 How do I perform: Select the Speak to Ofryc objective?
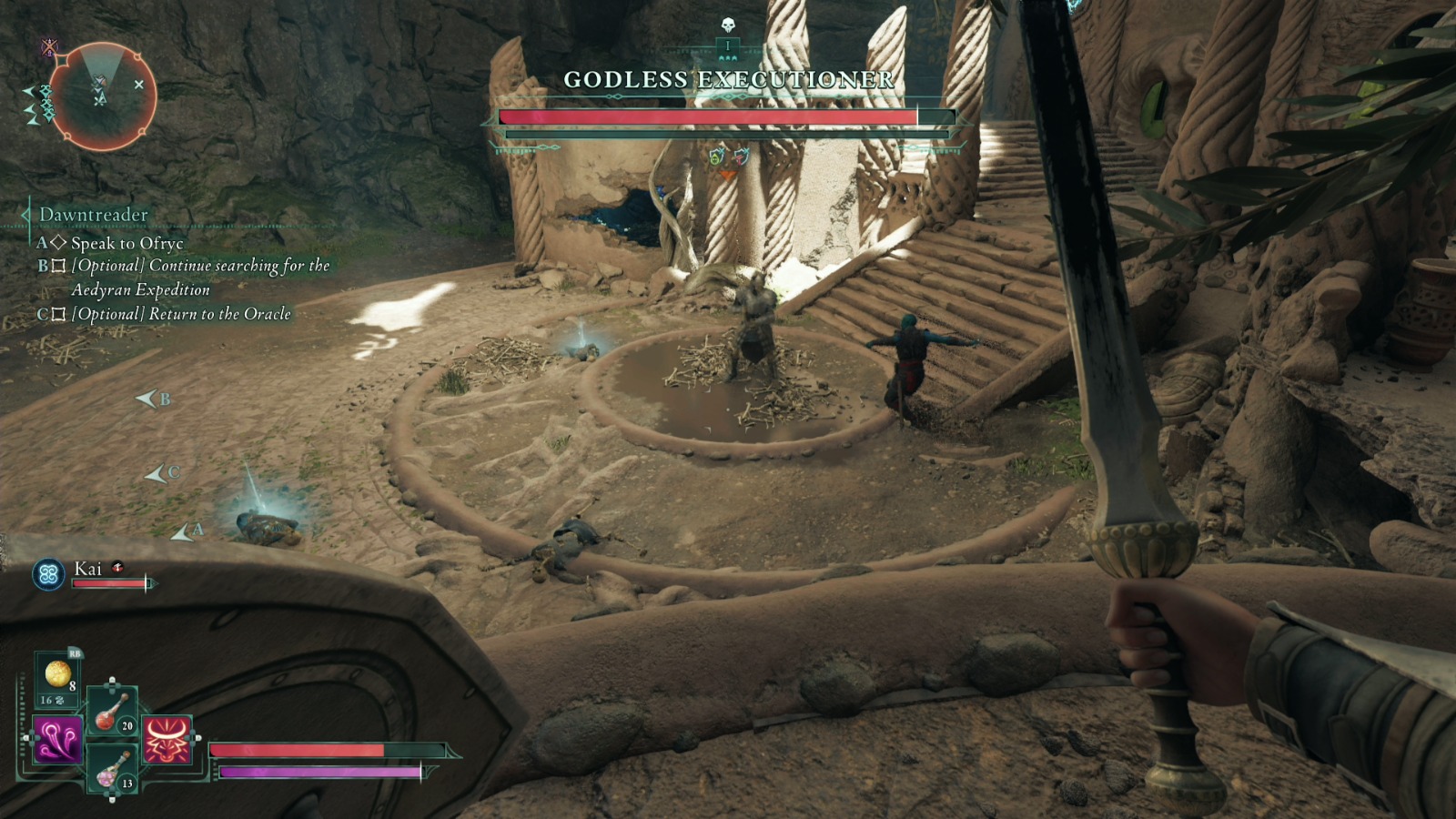click(x=126, y=243)
